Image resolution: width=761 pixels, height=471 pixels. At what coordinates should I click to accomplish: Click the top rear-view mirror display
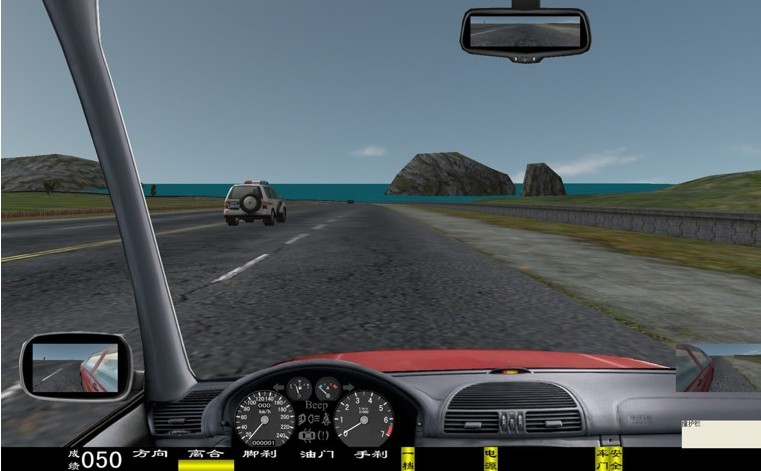525,33
